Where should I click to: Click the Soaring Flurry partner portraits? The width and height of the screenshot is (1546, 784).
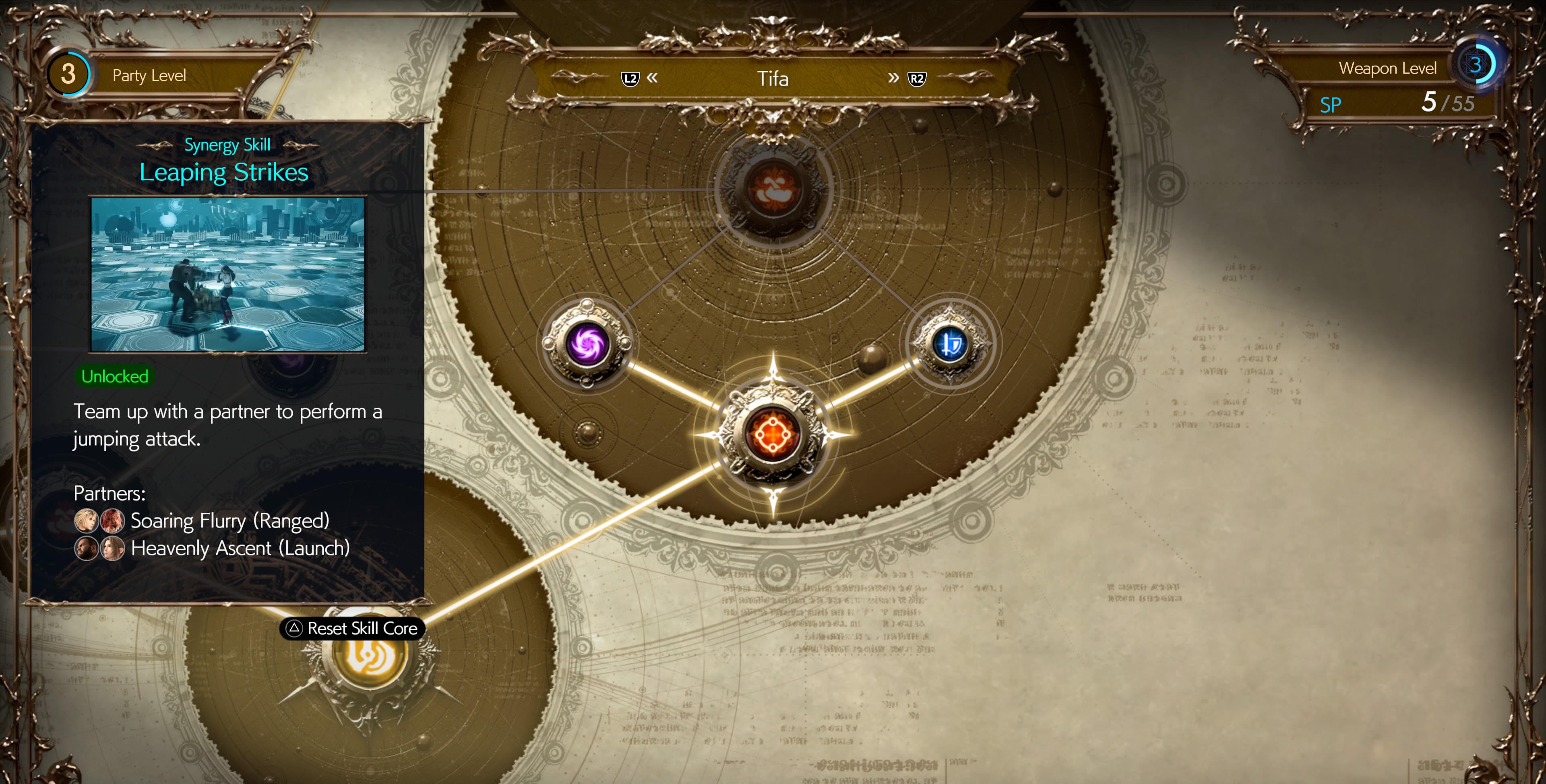coord(99,521)
